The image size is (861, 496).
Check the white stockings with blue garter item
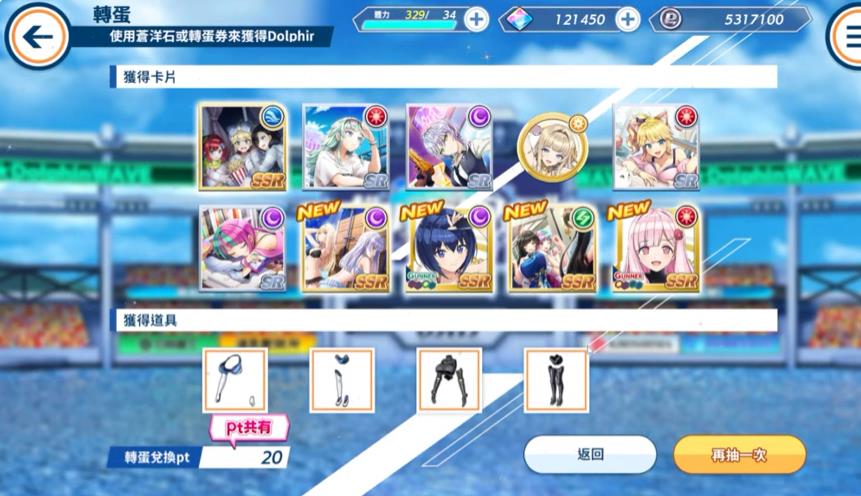coord(342,381)
